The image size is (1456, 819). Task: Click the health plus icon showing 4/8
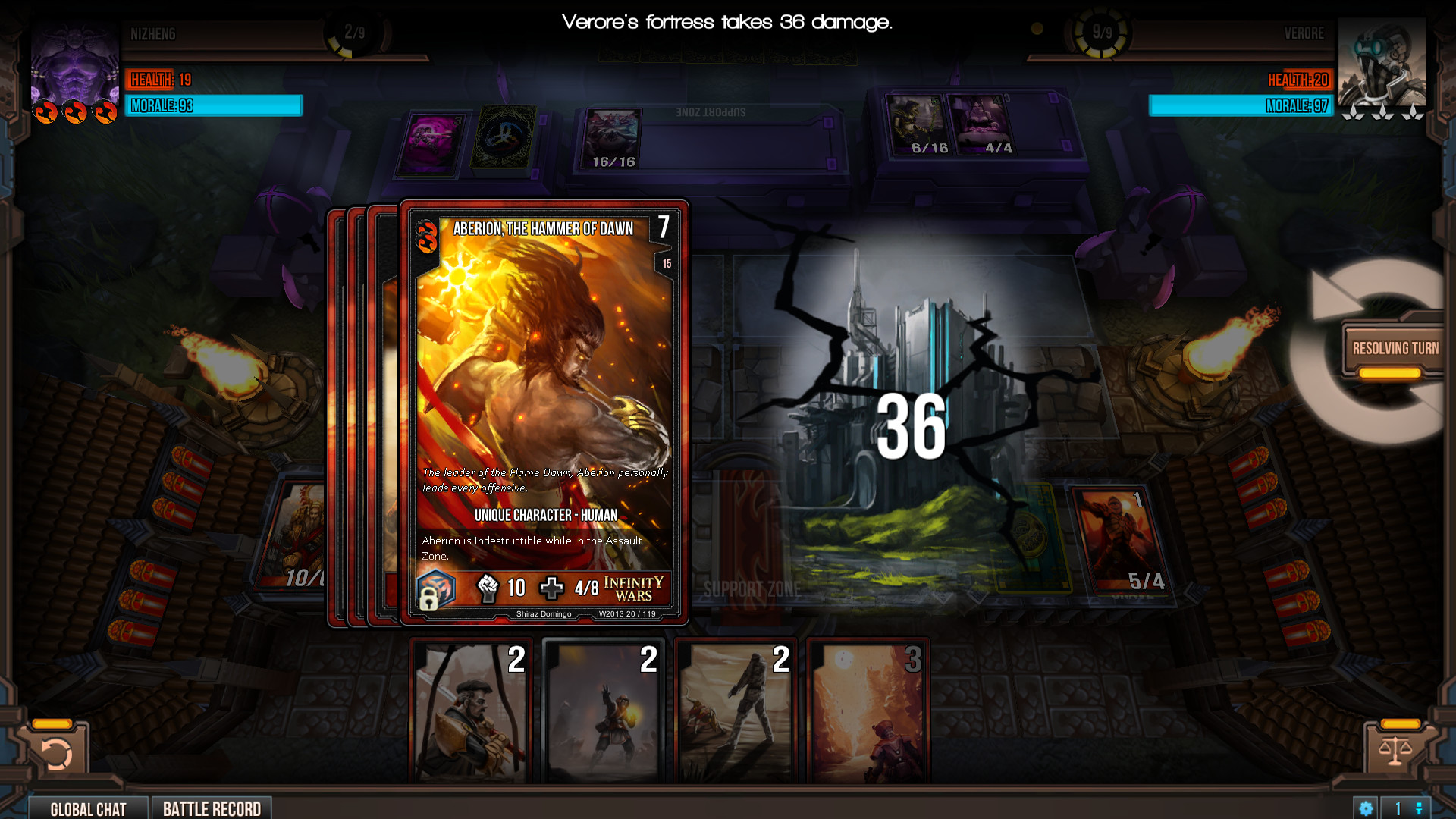pos(553,588)
